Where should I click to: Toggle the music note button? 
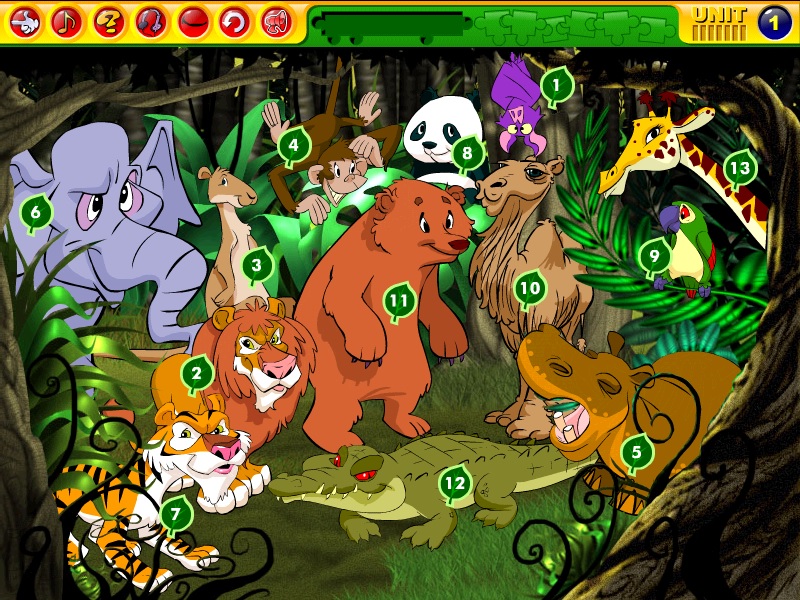click(67, 21)
